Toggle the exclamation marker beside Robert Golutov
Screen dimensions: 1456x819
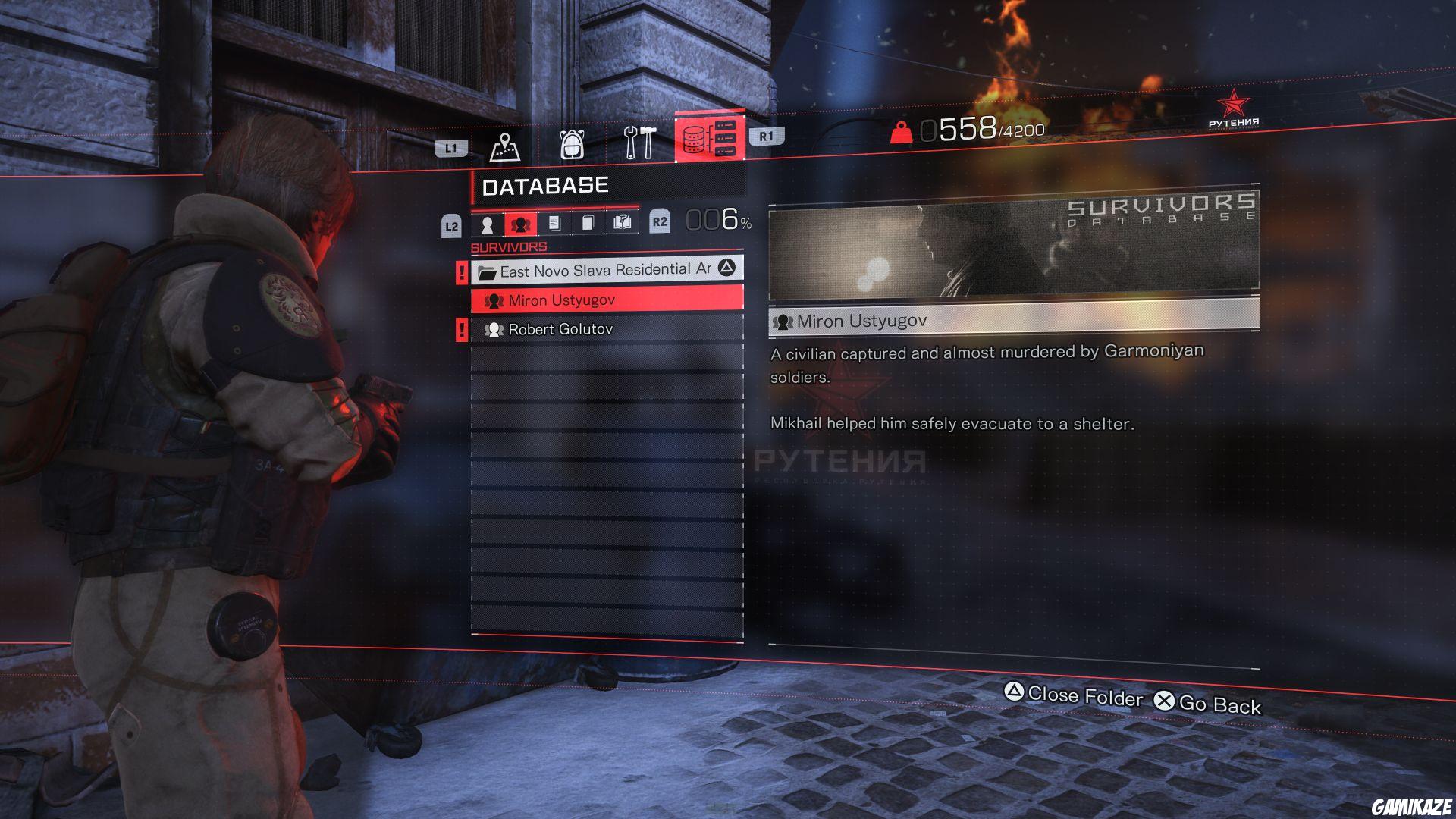tap(461, 328)
